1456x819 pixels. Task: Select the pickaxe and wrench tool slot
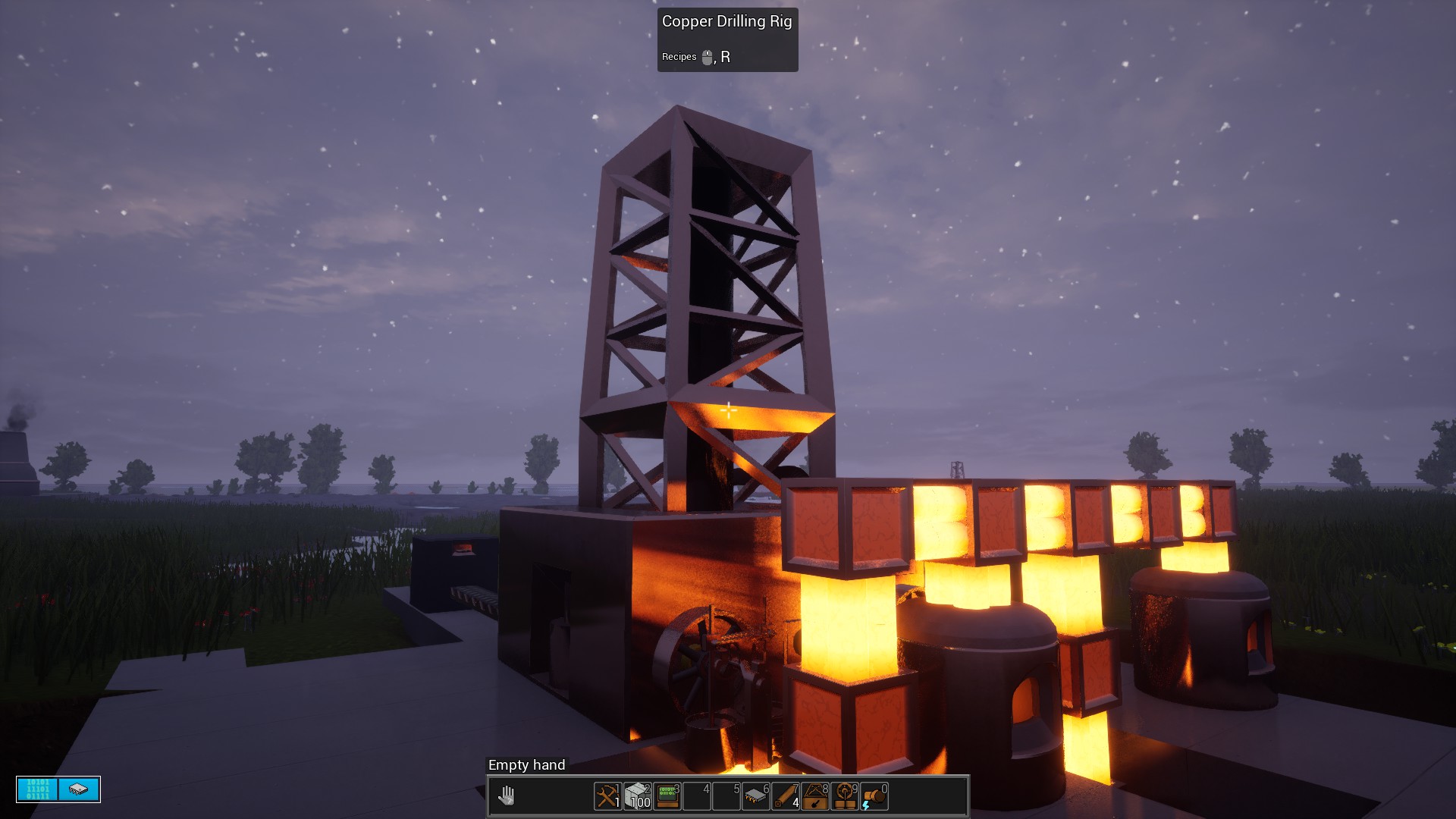point(607,796)
